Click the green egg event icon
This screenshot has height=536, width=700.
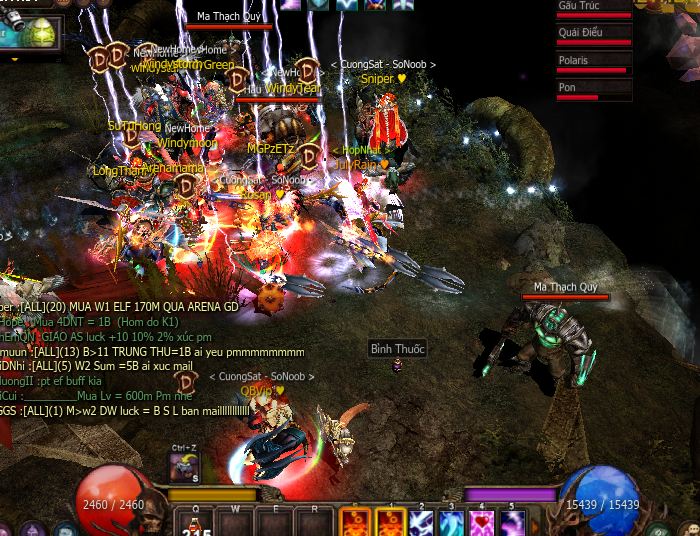[x=42, y=31]
